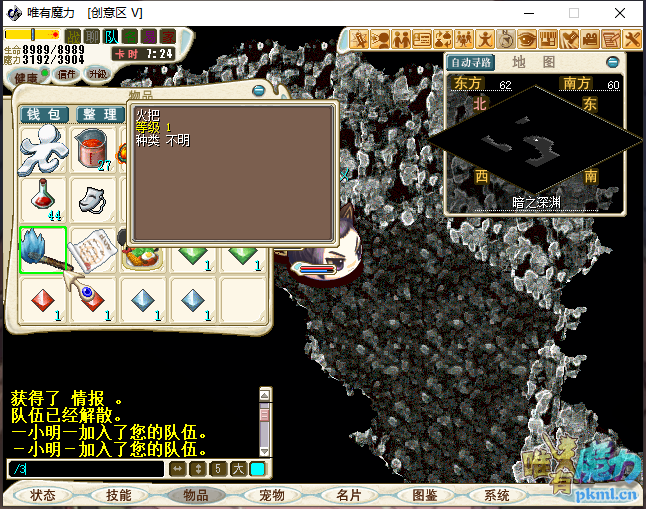
Task: Click the 自动寻路 auto-pathfinding button
Action: click(471, 61)
